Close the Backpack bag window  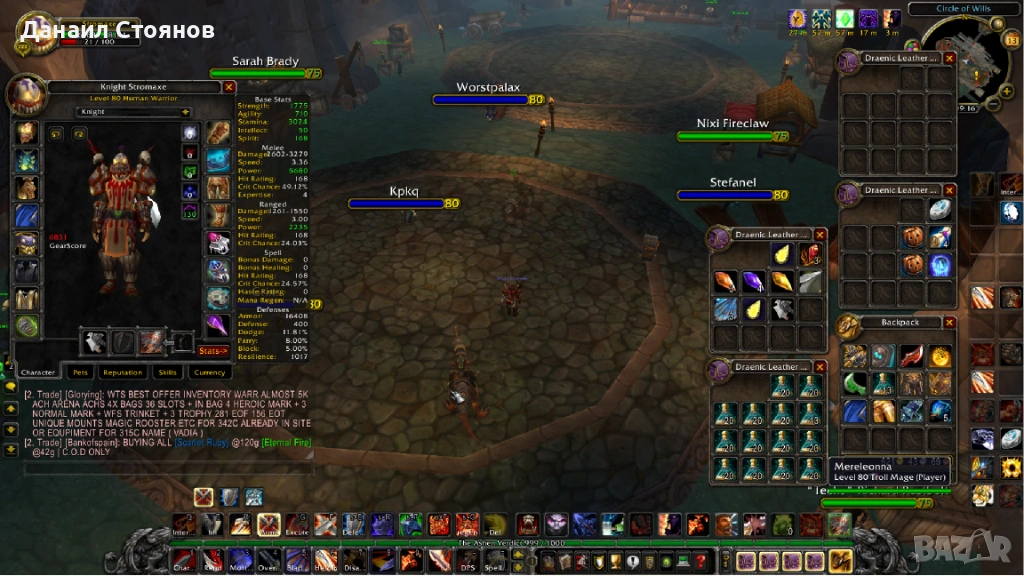(949, 323)
